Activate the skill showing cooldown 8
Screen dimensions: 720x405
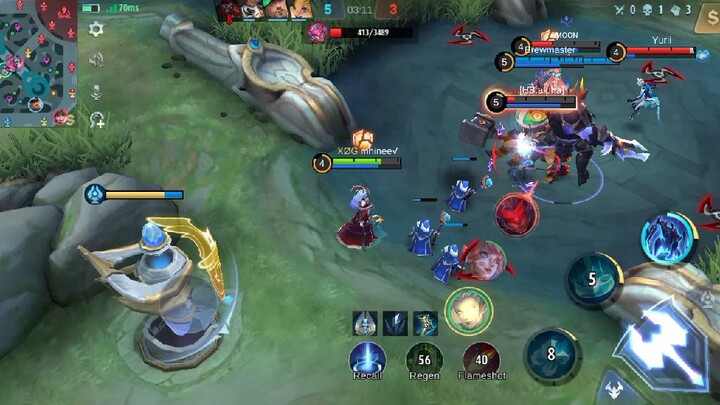[x=551, y=352]
